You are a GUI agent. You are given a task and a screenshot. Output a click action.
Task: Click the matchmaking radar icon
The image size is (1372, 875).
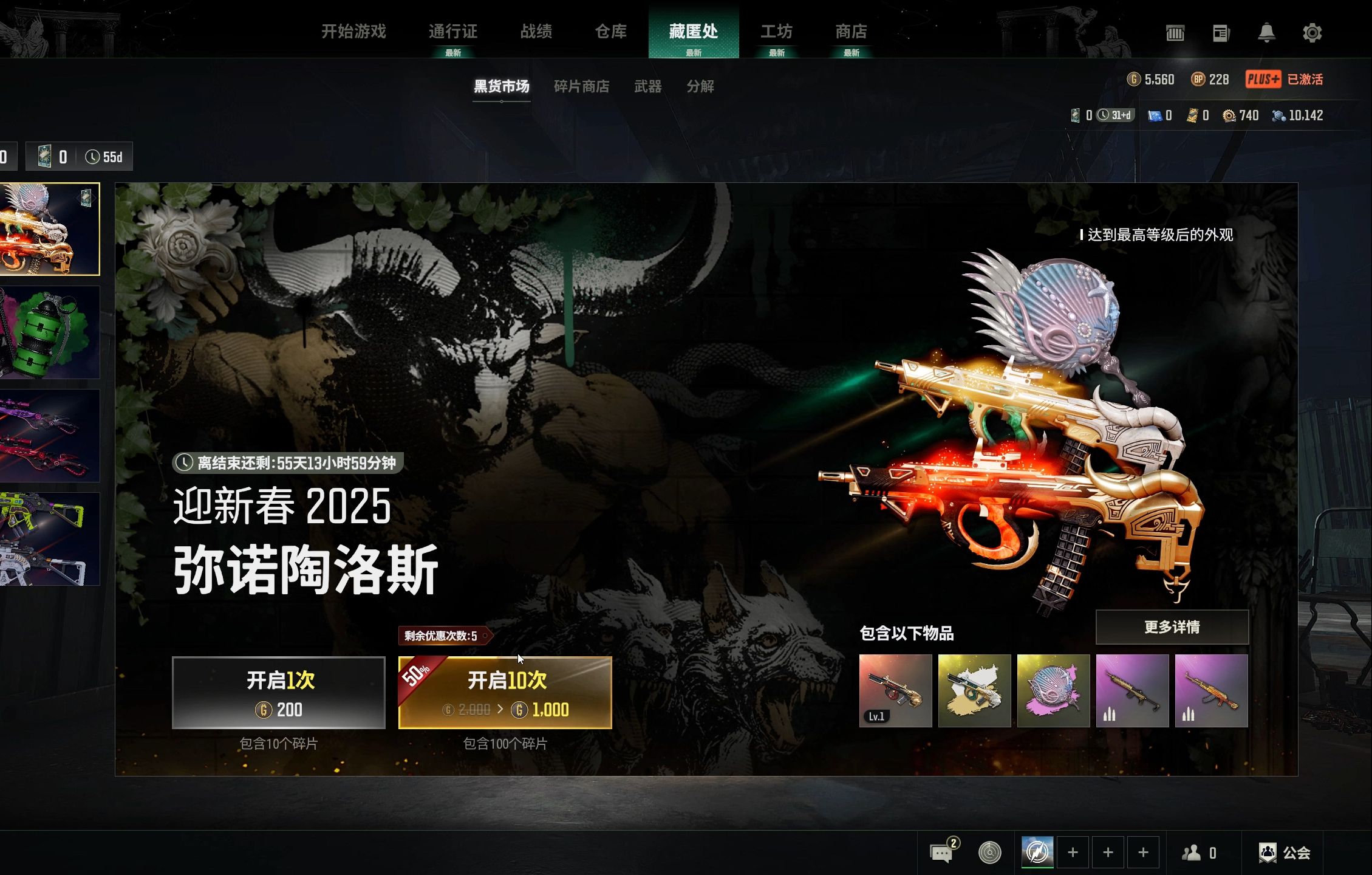[991, 852]
